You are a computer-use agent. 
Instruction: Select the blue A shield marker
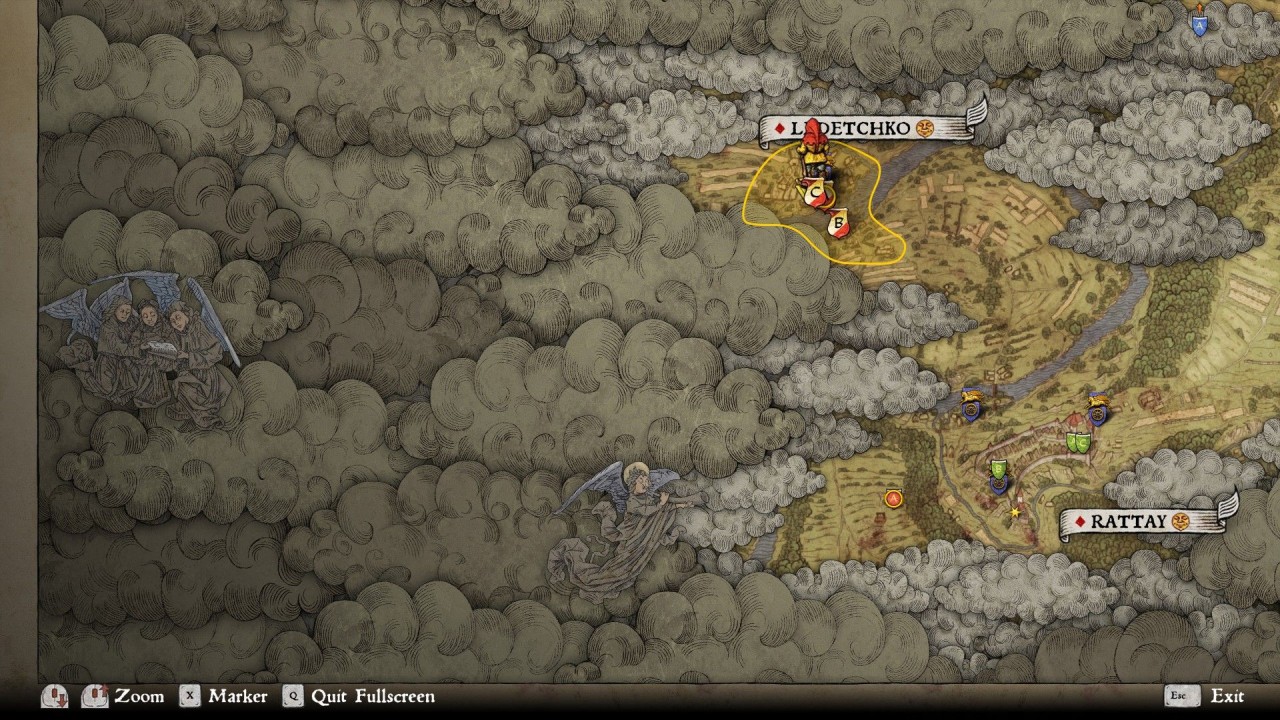1199,24
